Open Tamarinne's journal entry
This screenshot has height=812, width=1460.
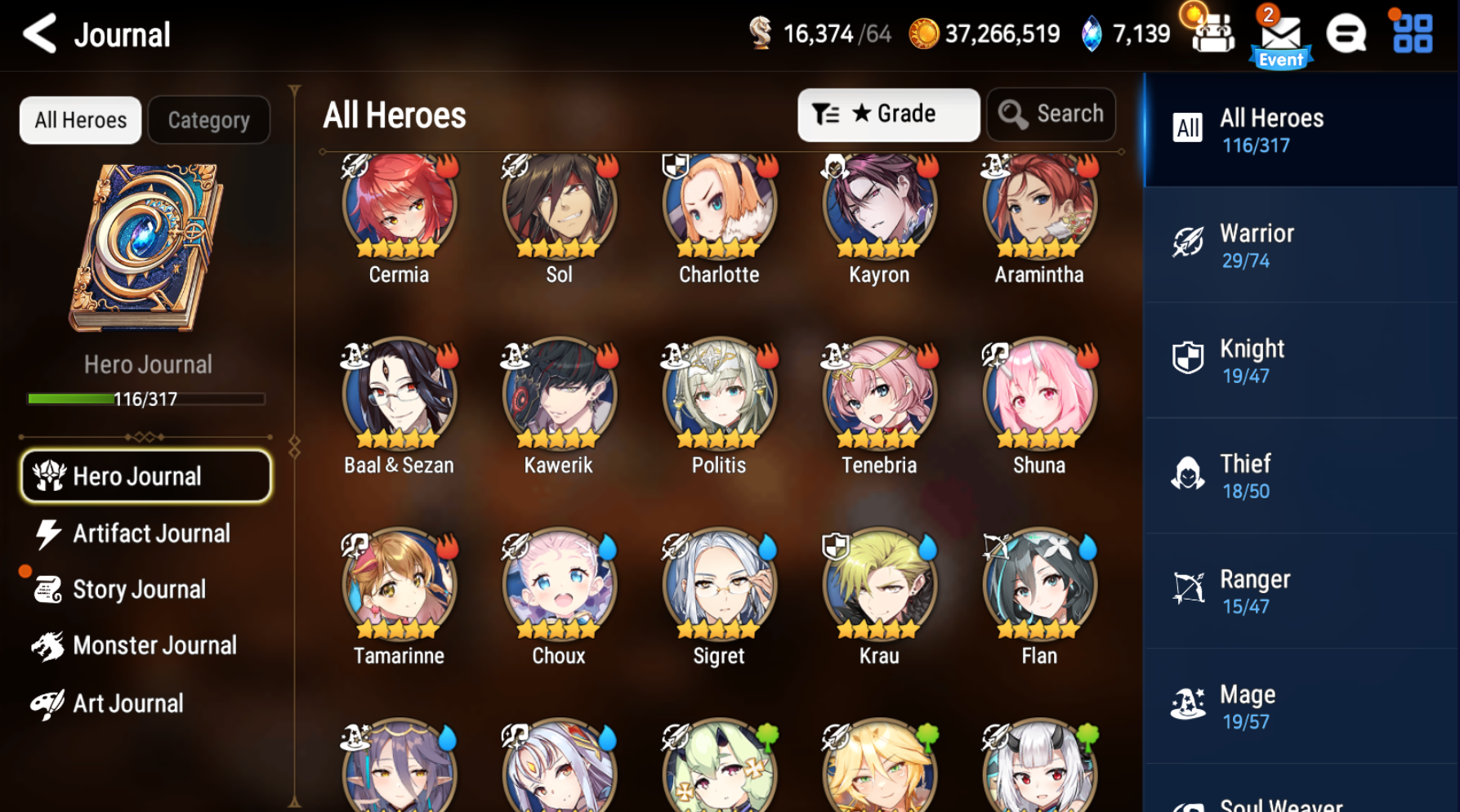(x=398, y=587)
